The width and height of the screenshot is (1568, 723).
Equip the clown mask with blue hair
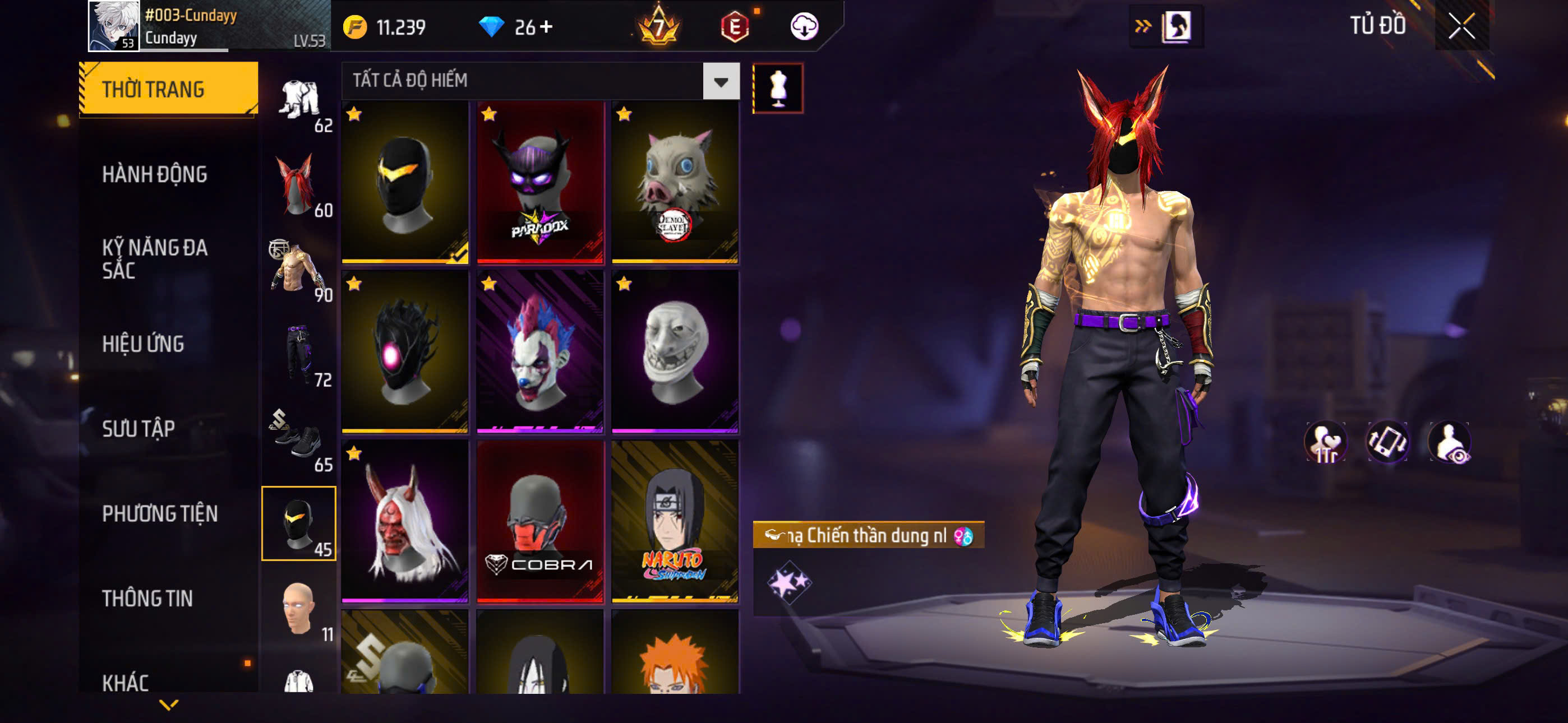pyautogui.click(x=540, y=352)
